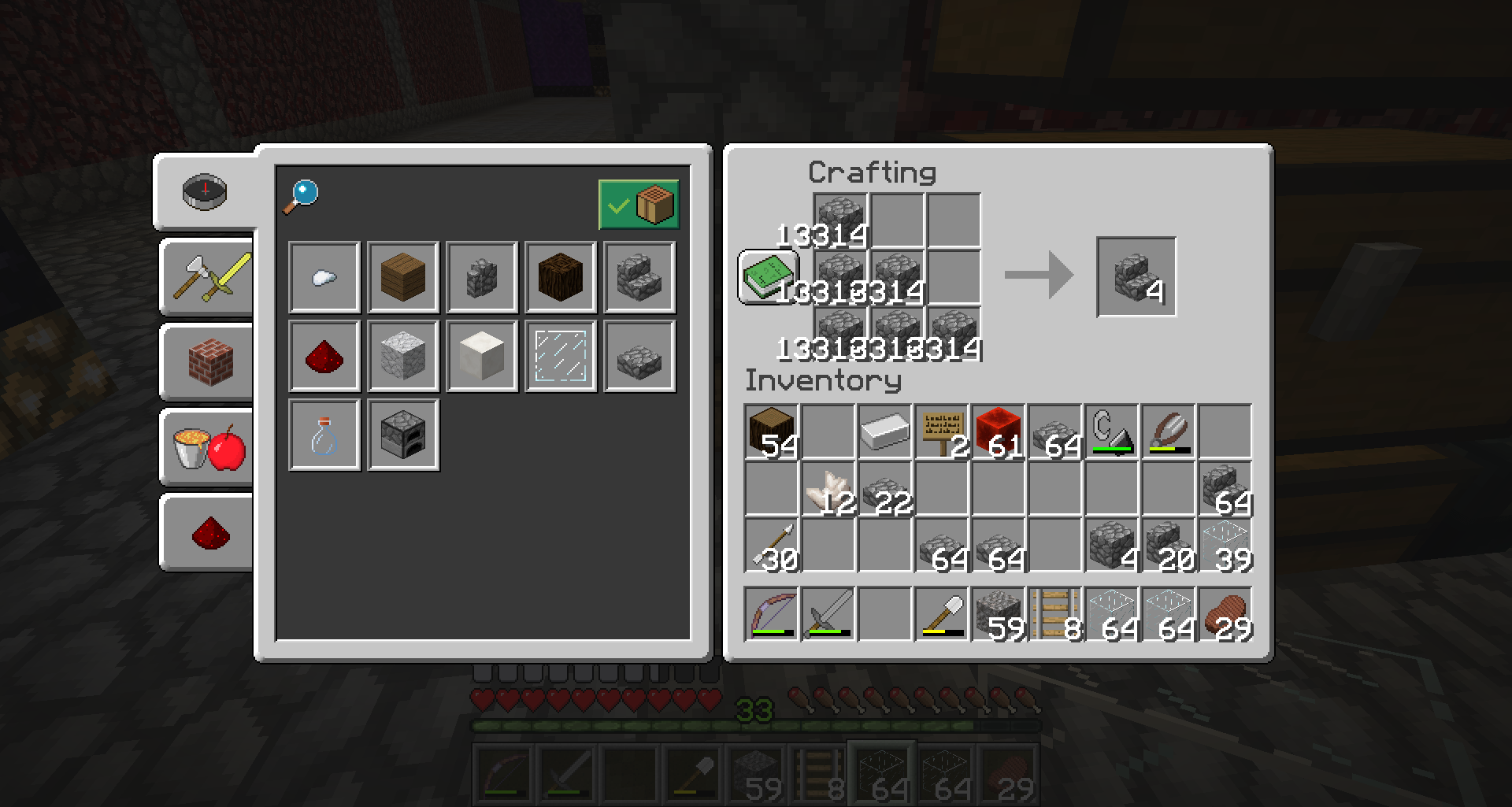Image resolution: width=1512 pixels, height=807 pixels.
Task: Select the furnace recipe
Action: [403, 435]
